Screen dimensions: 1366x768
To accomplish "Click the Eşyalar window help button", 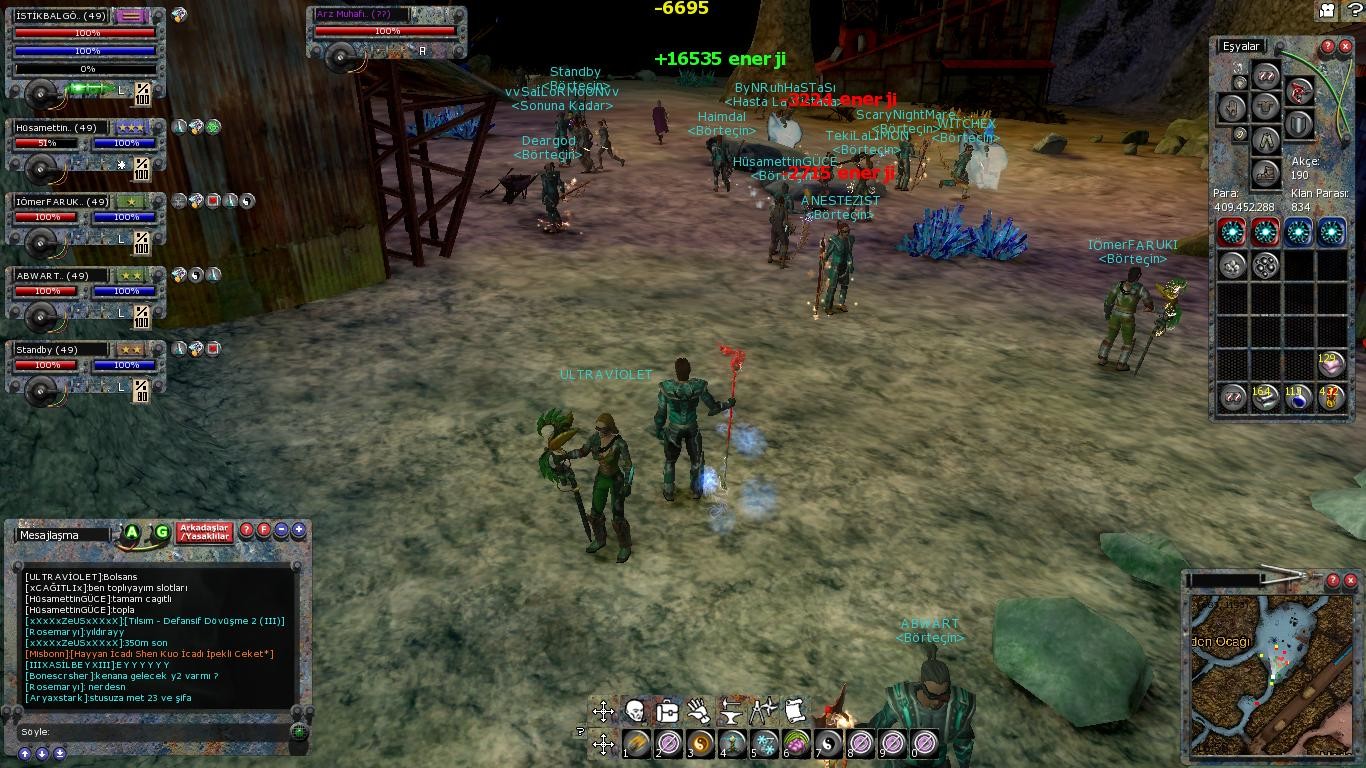I will click(1328, 47).
